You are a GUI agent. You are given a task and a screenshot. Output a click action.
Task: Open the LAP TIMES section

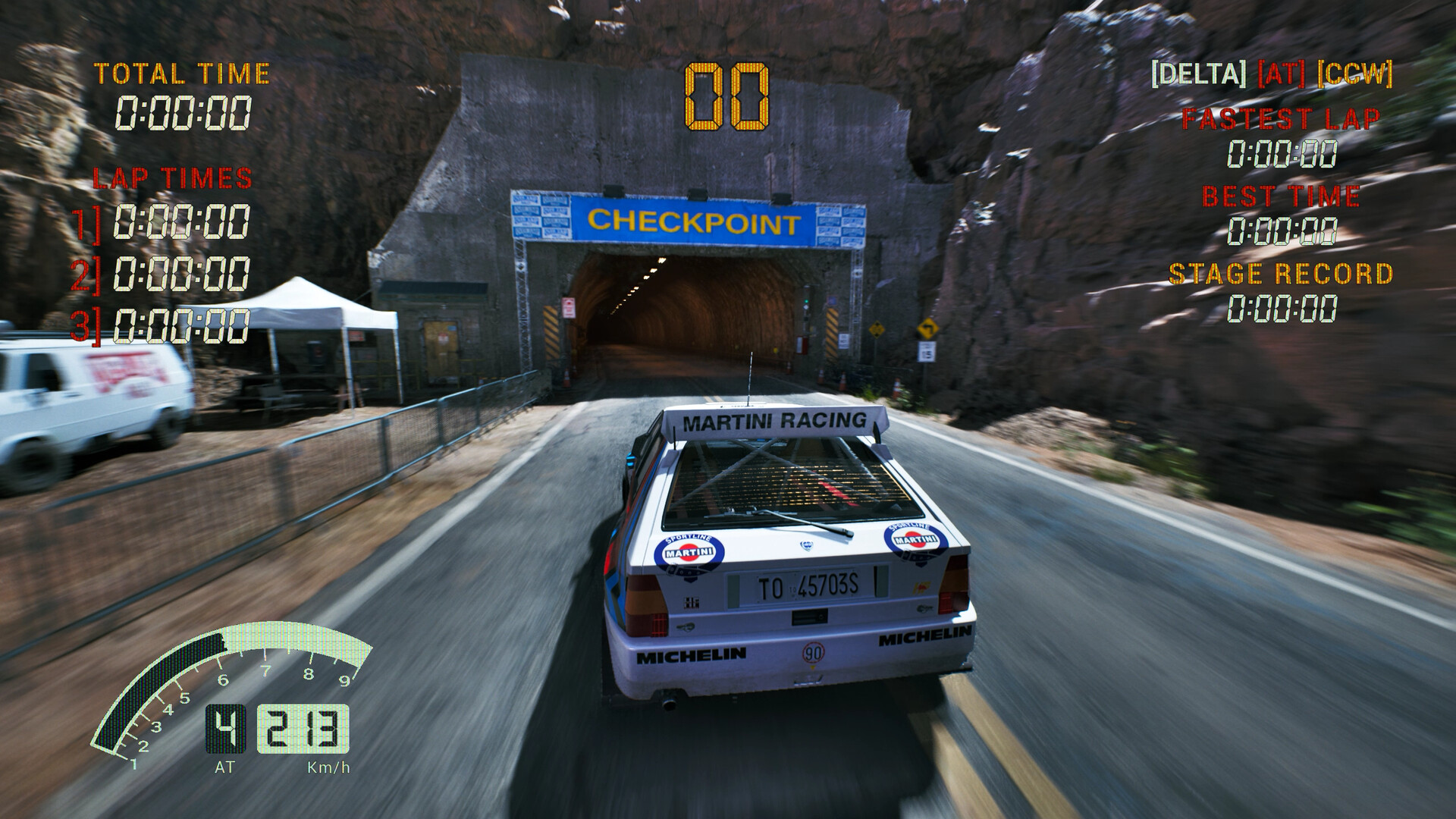point(171,177)
